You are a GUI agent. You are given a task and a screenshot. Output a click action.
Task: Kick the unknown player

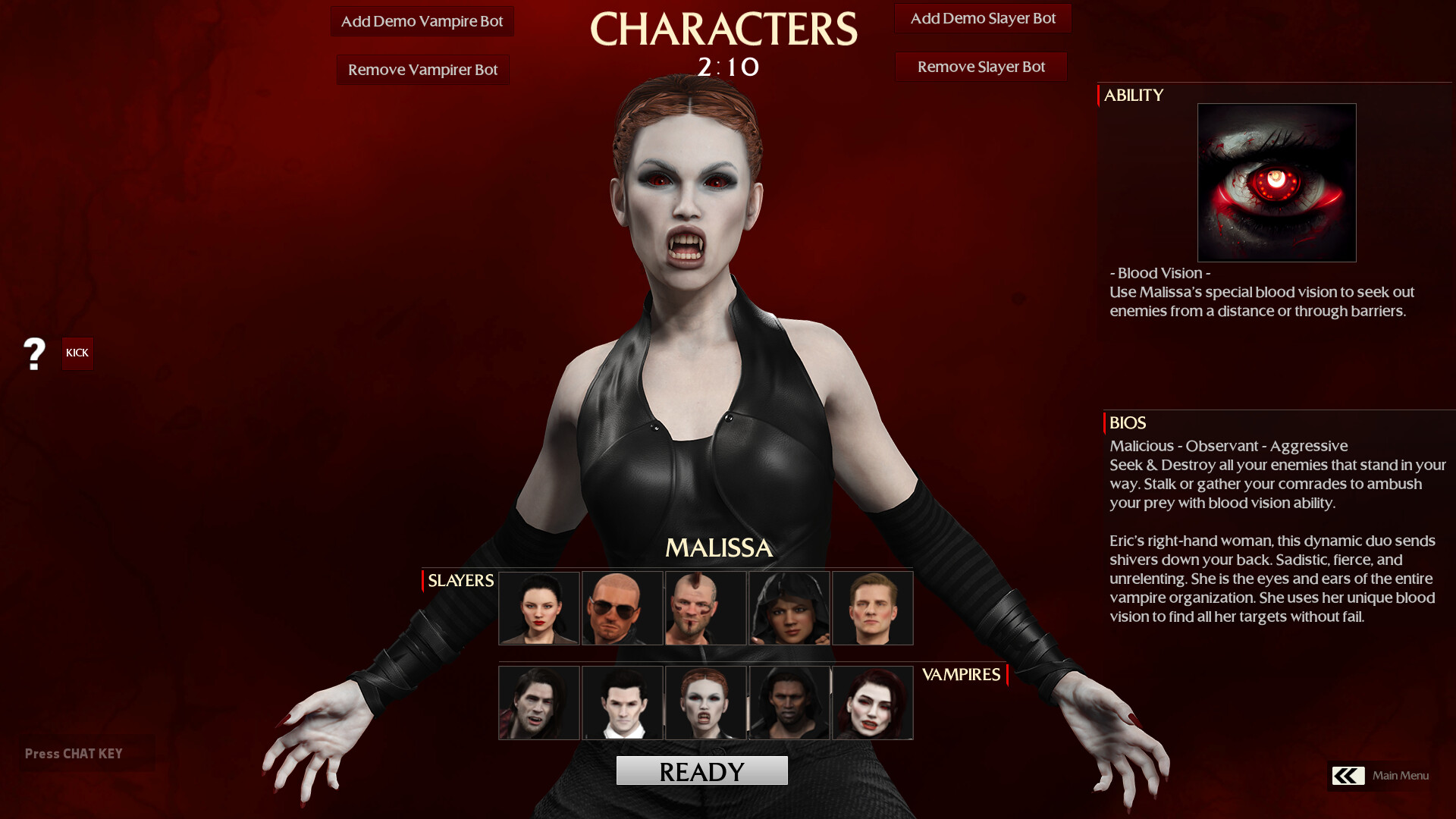pyautogui.click(x=77, y=353)
